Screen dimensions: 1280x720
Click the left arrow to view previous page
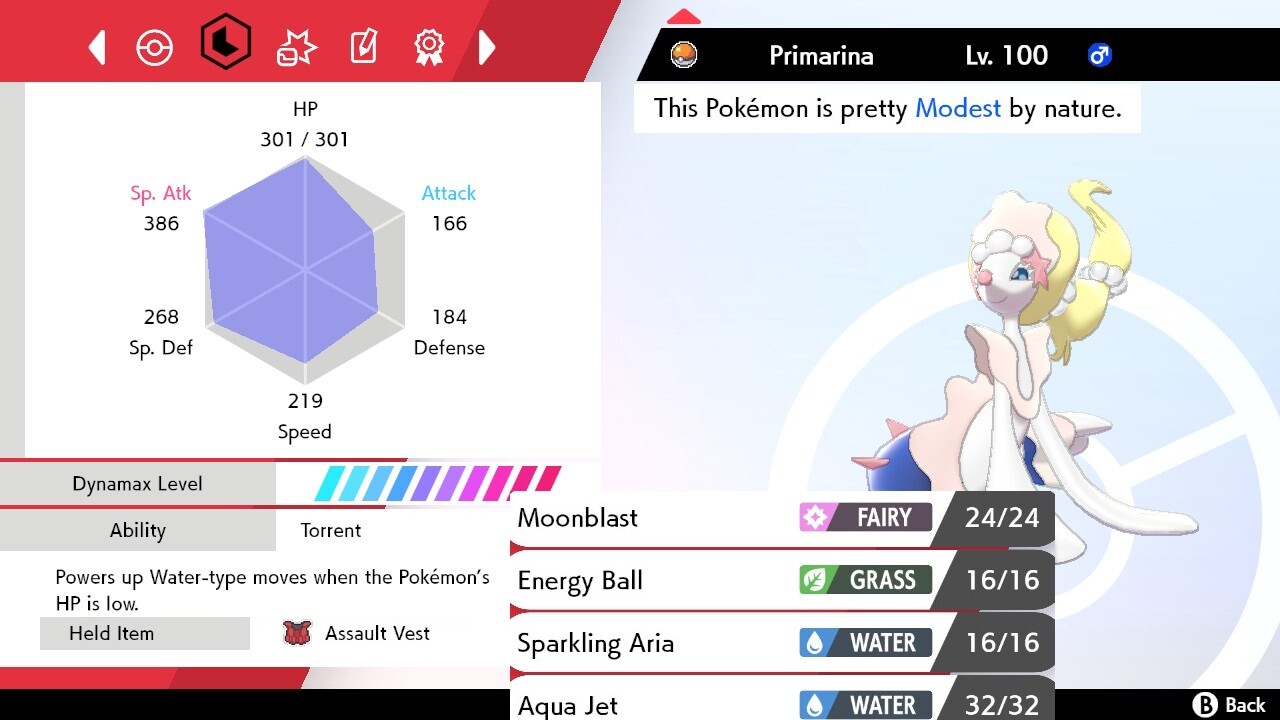coord(96,46)
